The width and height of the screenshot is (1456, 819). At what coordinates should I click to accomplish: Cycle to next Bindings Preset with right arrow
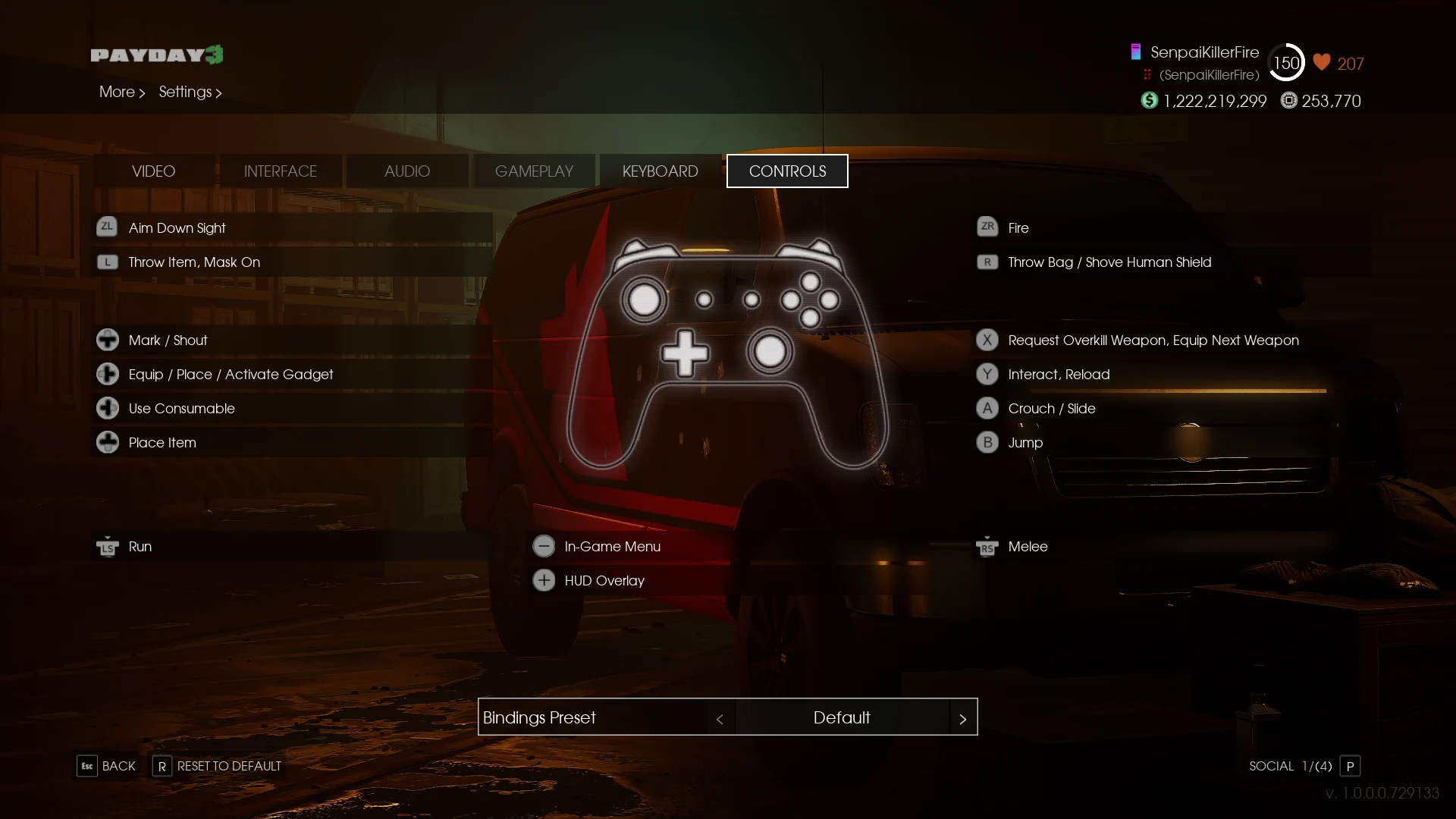[x=963, y=718]
